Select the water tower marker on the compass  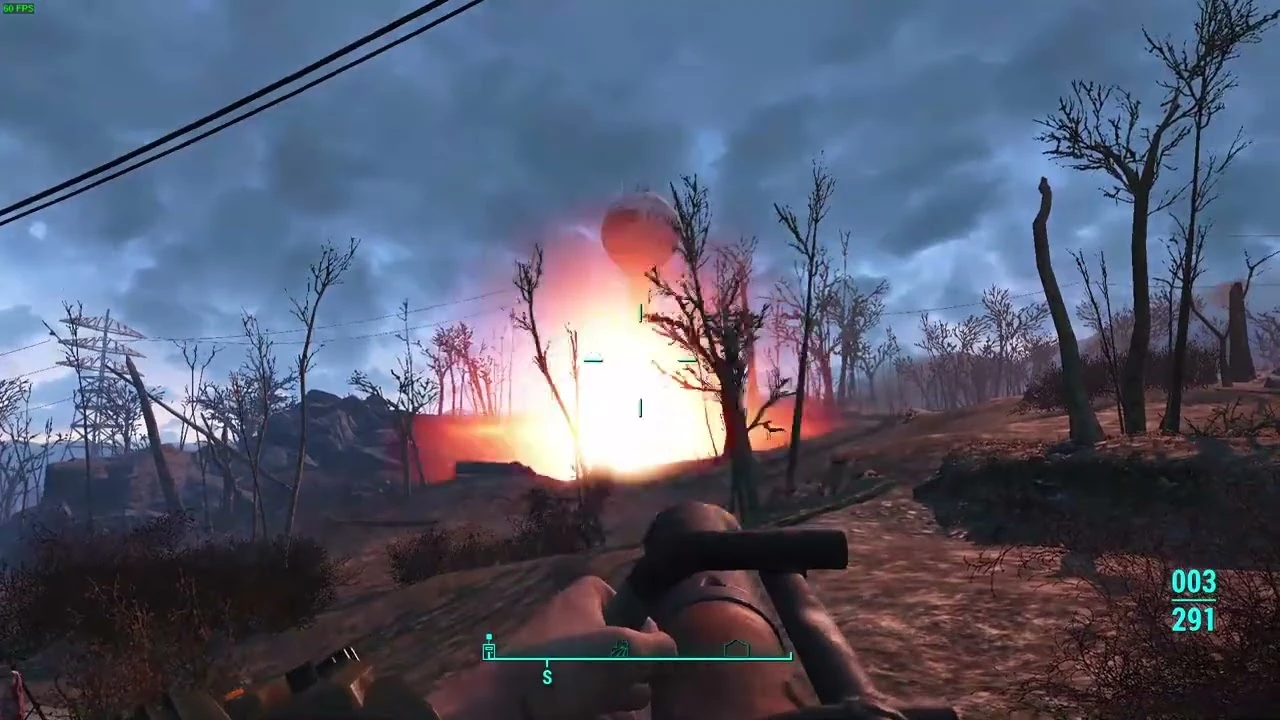pyautogui.click(x=488, y=645)
